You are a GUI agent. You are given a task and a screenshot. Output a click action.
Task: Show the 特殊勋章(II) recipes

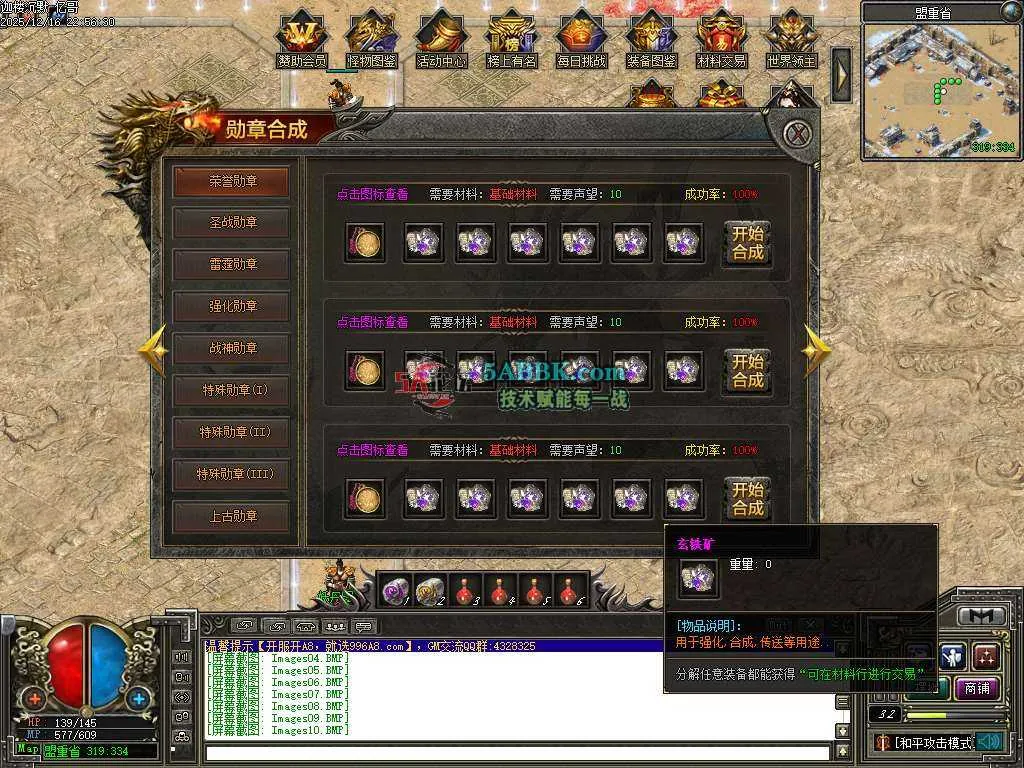click(231, 432)
